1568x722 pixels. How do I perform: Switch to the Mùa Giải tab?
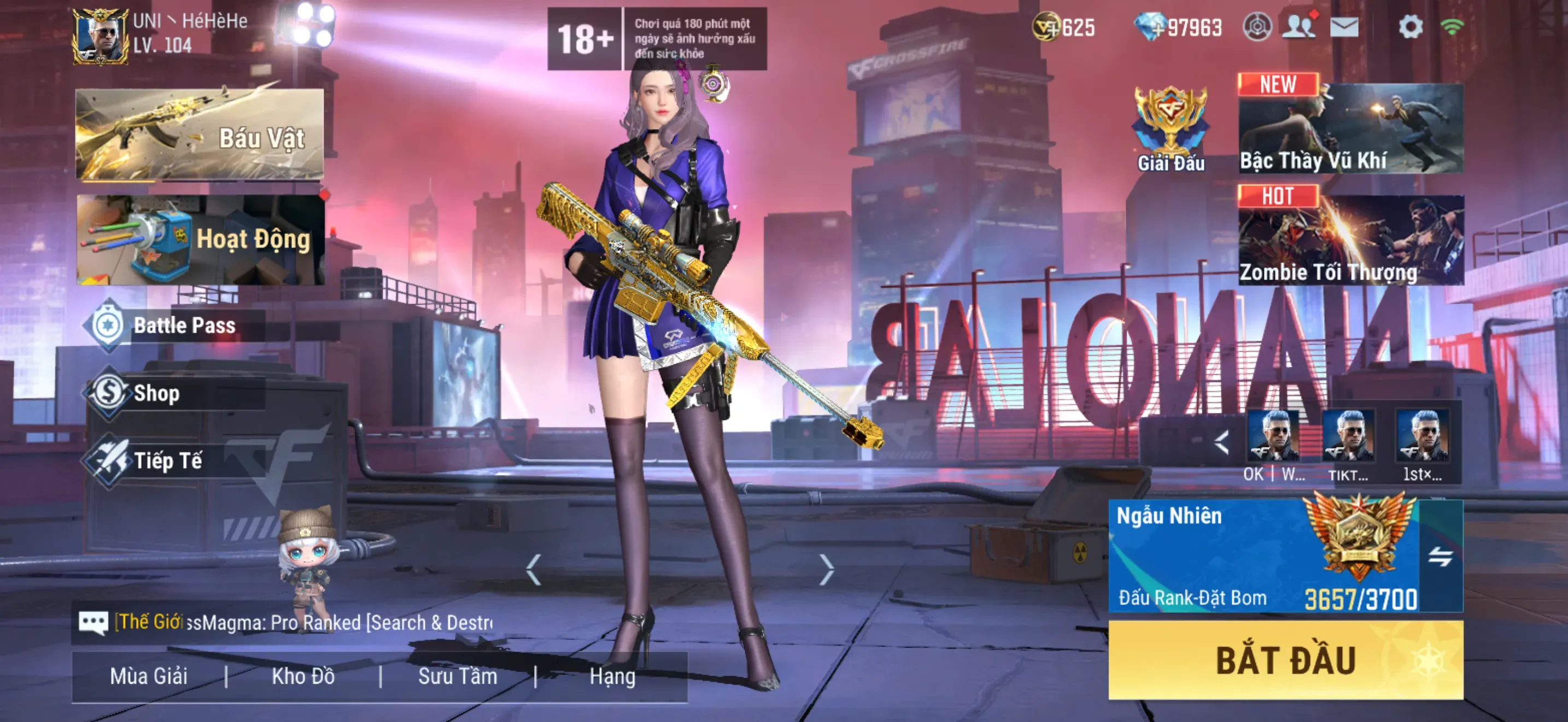pyautogui.click(x=149, y=677)
